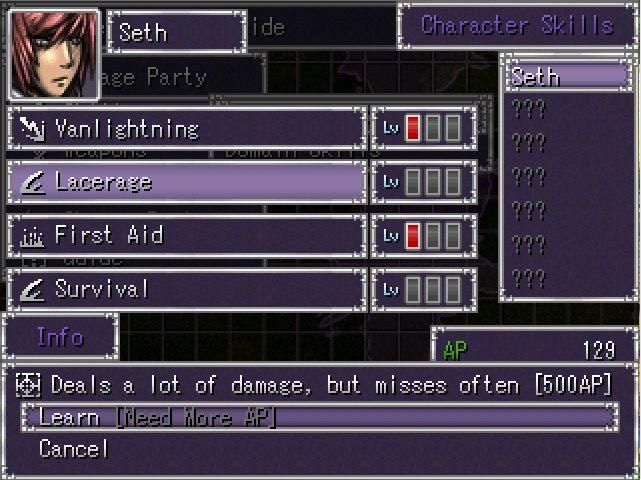This screenshot has width=641, height=480.
Task: Open the Info panel
Action: [x=60, y=337]
